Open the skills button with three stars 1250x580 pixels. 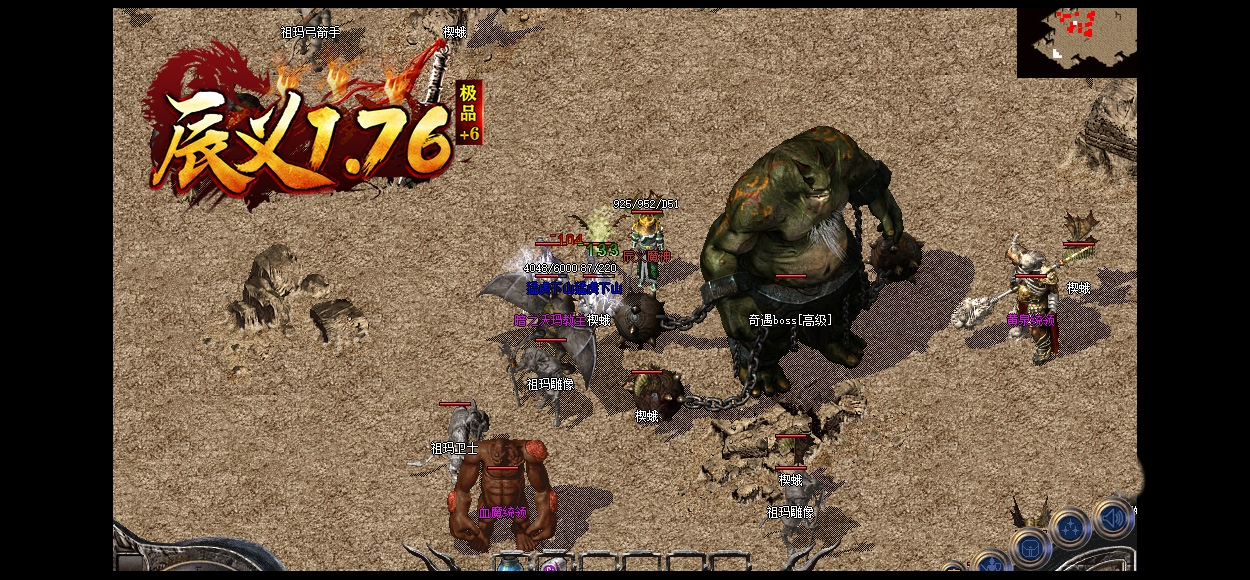[1070, 527]
